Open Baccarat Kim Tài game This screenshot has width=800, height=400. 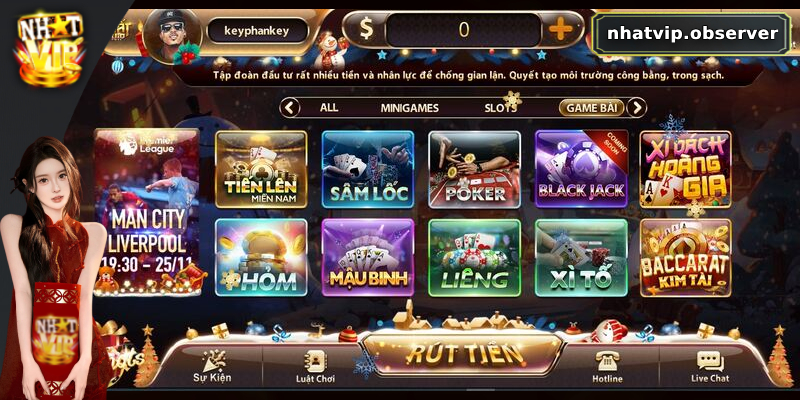coord(686,257)
